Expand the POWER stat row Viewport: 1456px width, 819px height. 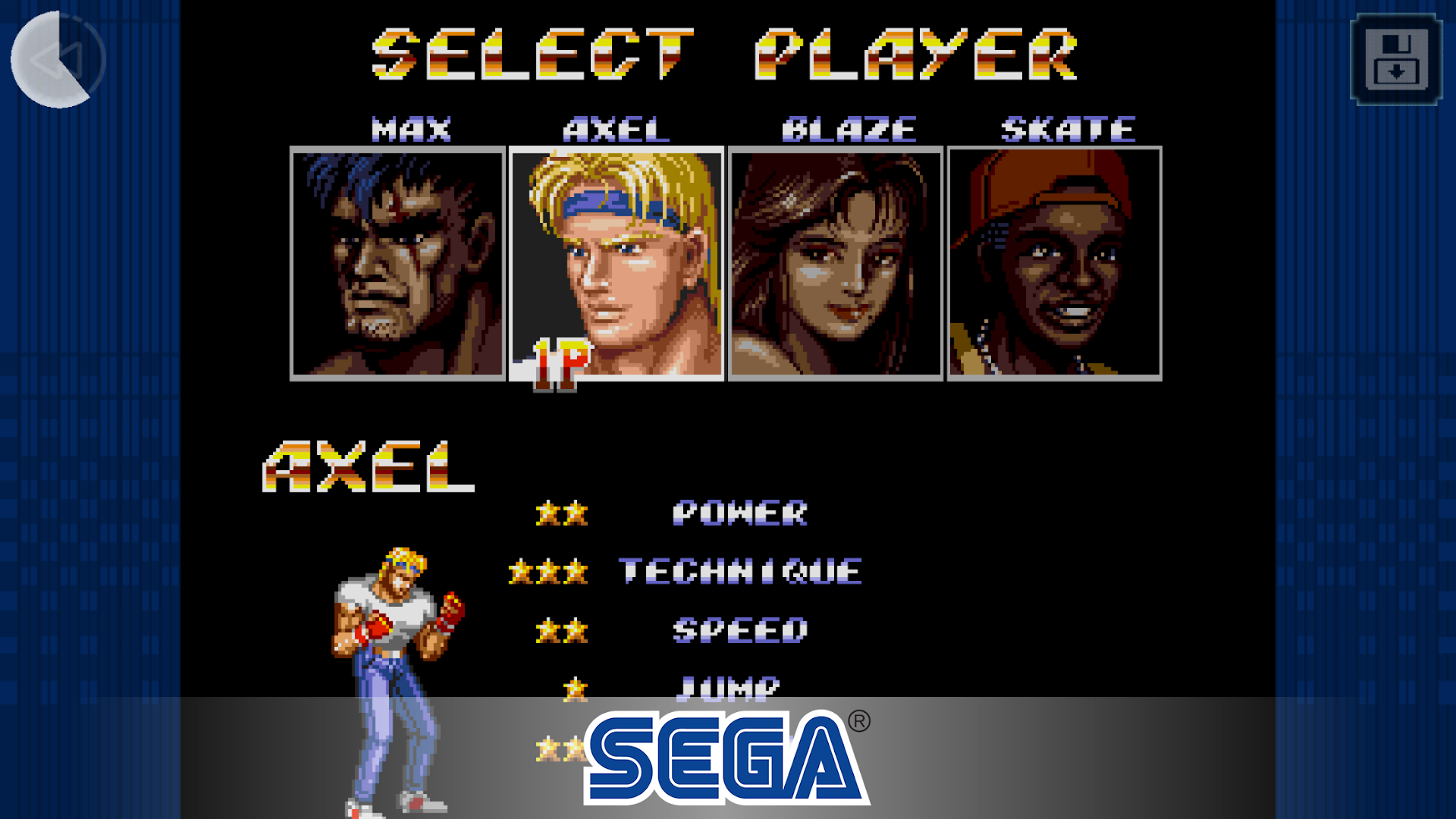pyautogui.click(x=742, y=513)
